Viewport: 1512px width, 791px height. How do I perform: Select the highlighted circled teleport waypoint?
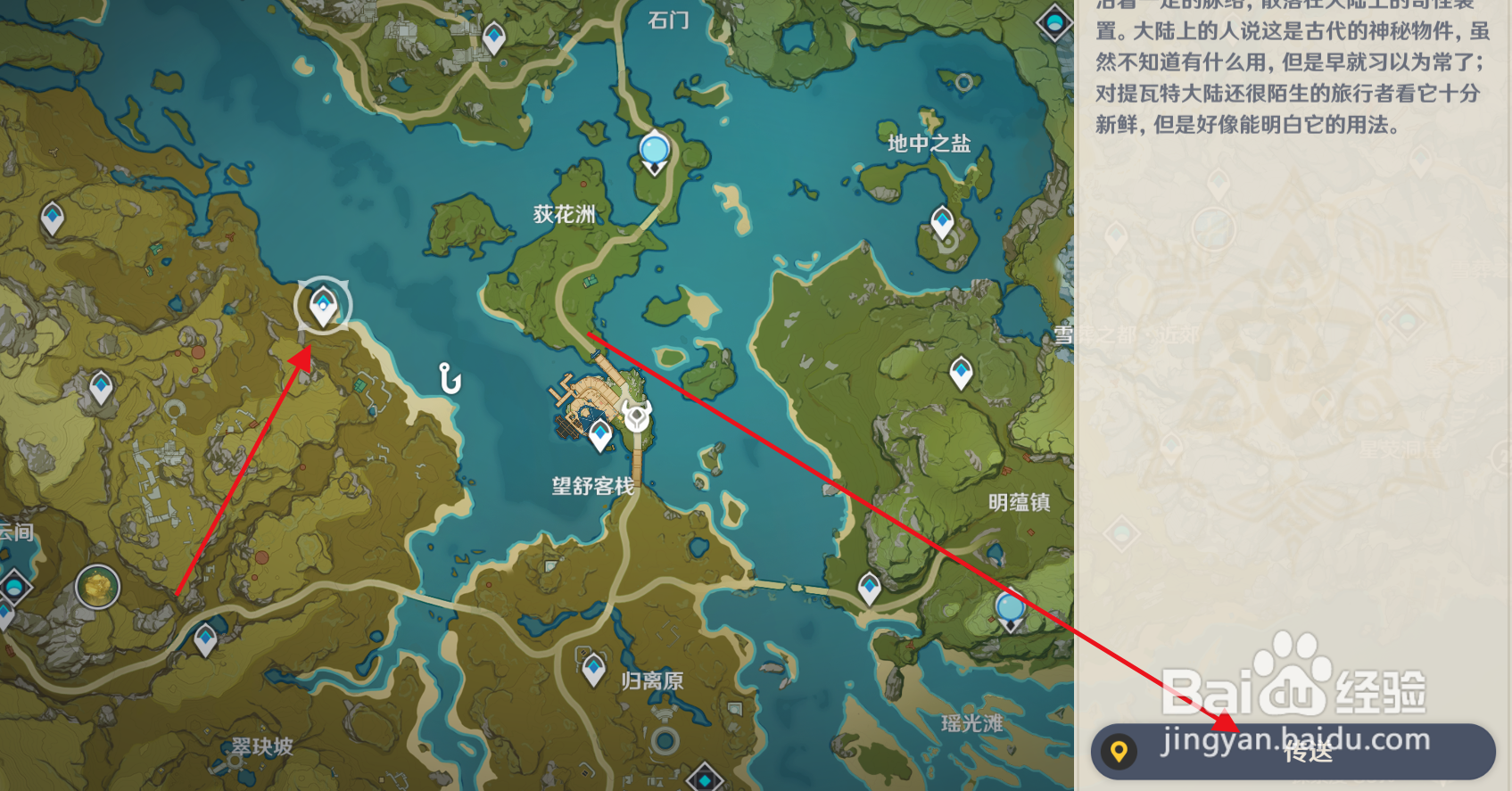(x=321, y=306)
